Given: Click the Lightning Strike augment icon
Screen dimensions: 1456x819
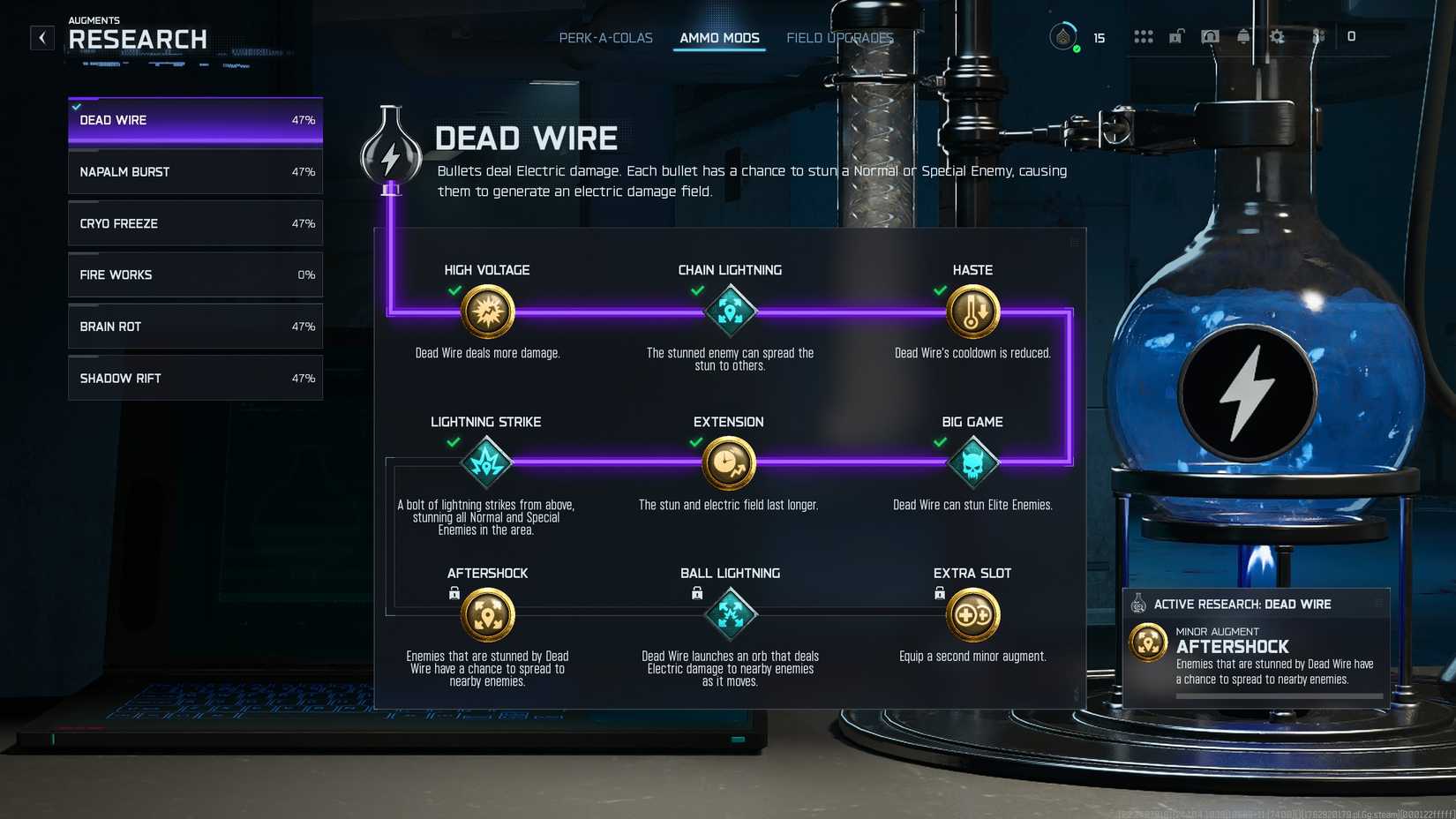Looking at the screenshot, I should coord(486,462).
